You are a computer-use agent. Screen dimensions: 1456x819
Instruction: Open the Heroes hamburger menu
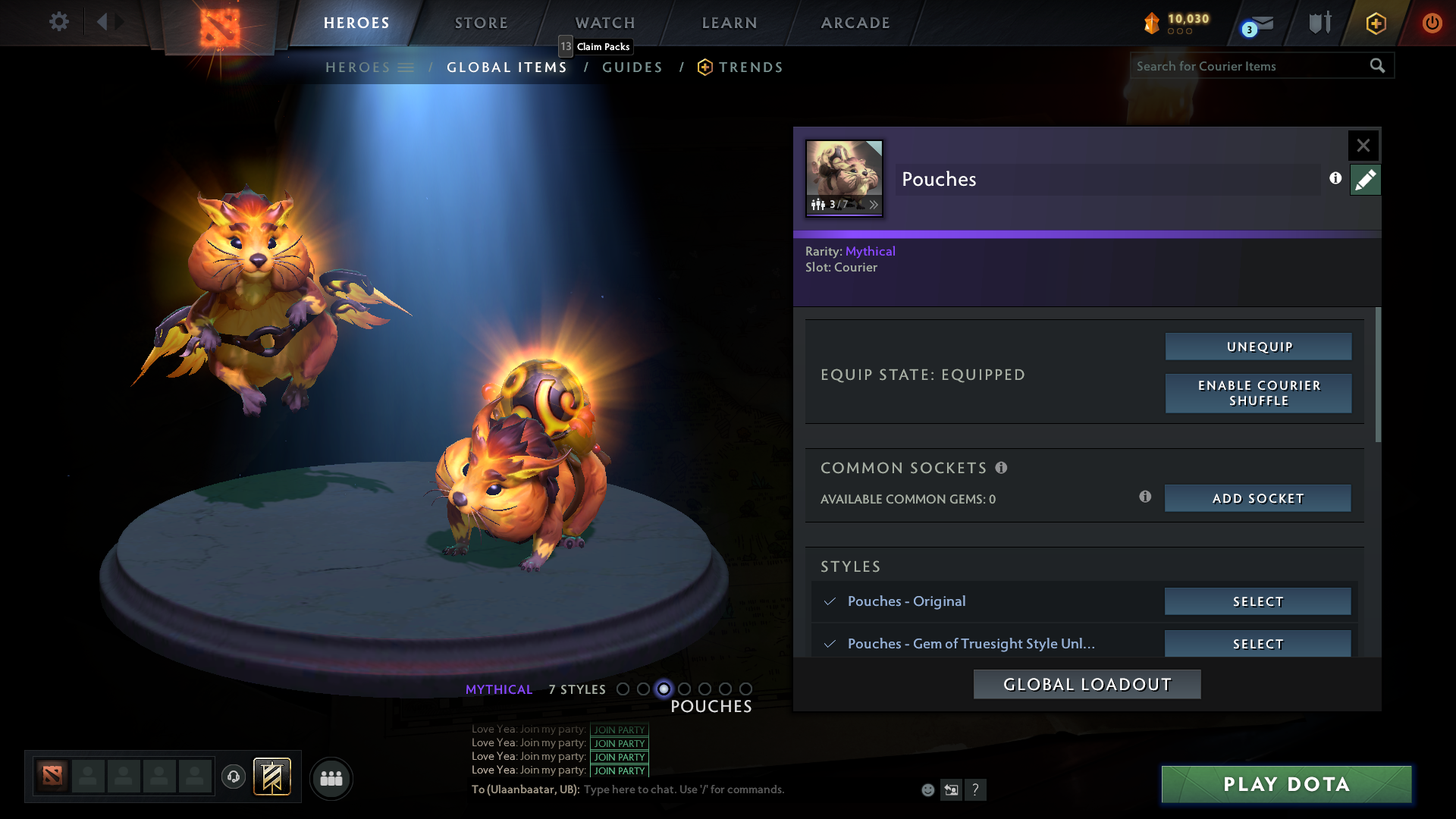point(407,67)
